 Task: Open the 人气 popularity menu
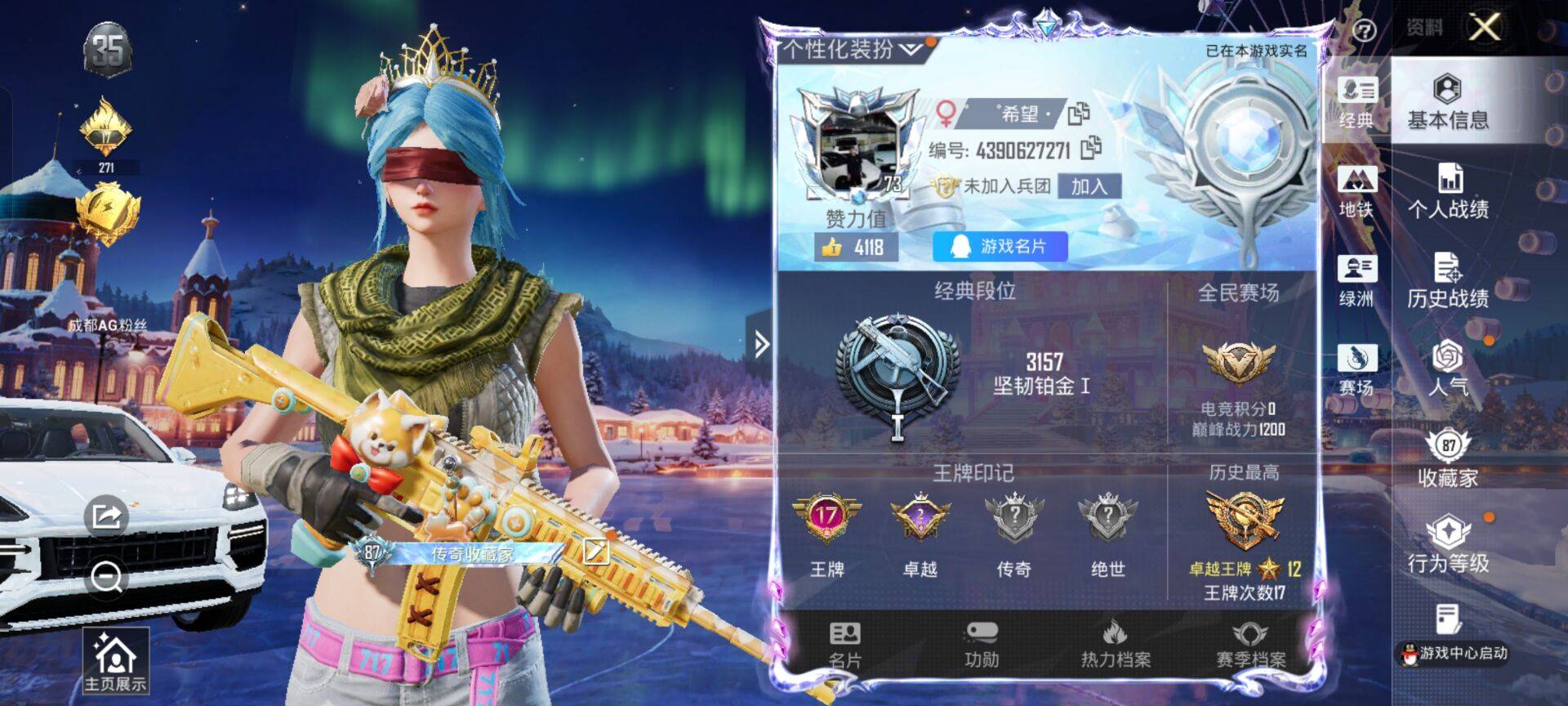point(1448,369)
